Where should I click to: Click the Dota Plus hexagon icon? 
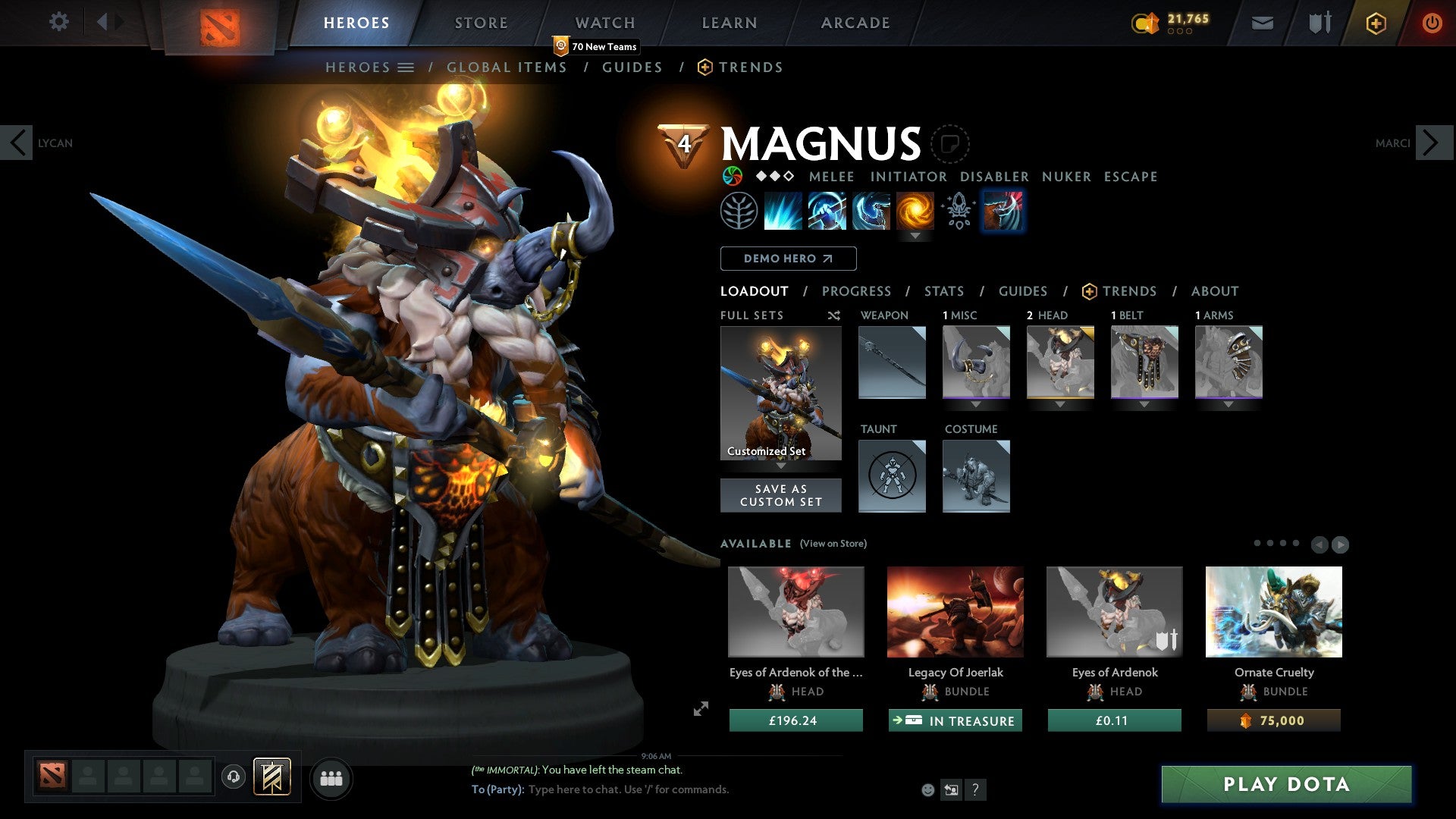point(1375,23)
